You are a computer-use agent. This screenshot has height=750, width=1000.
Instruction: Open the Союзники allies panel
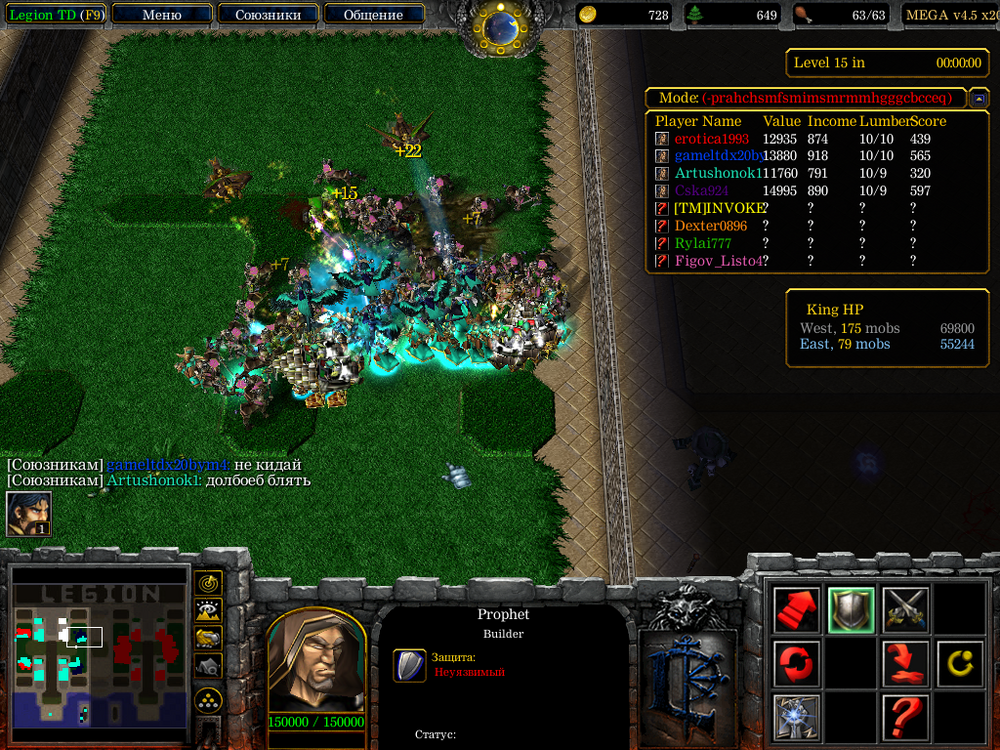point(267,15)
